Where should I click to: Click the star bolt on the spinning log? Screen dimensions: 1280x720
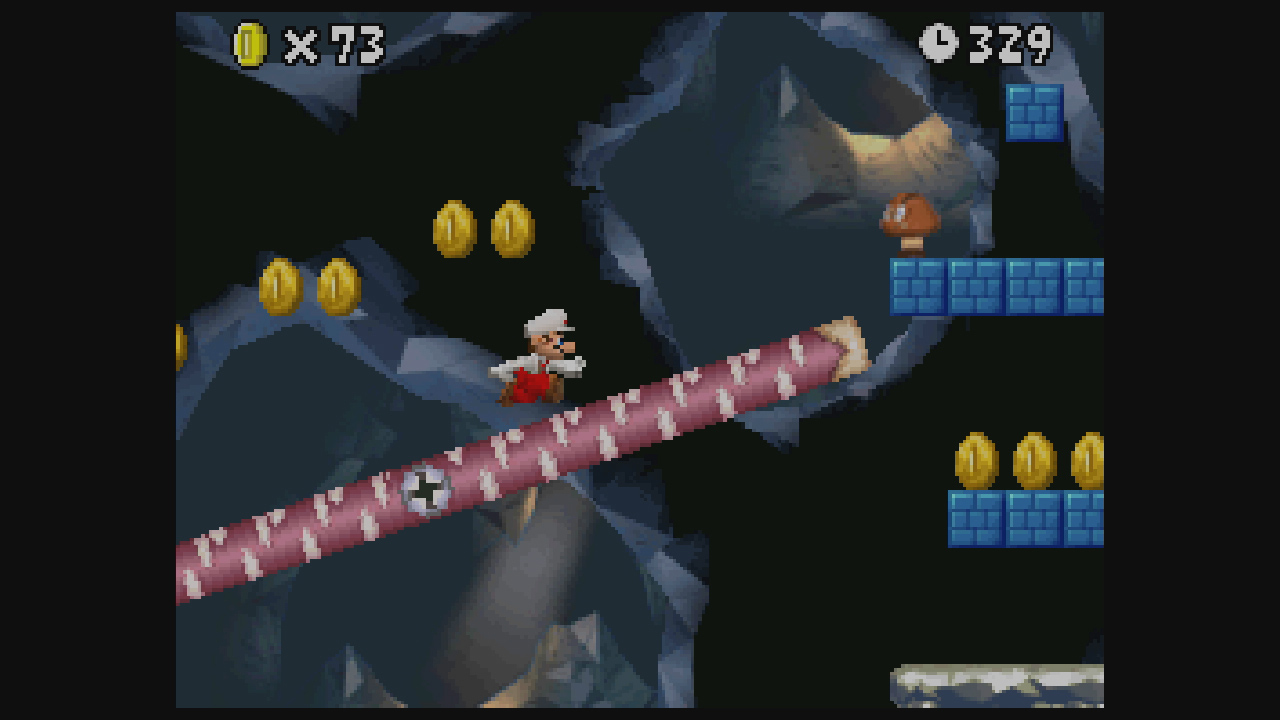tap(428, 490)
